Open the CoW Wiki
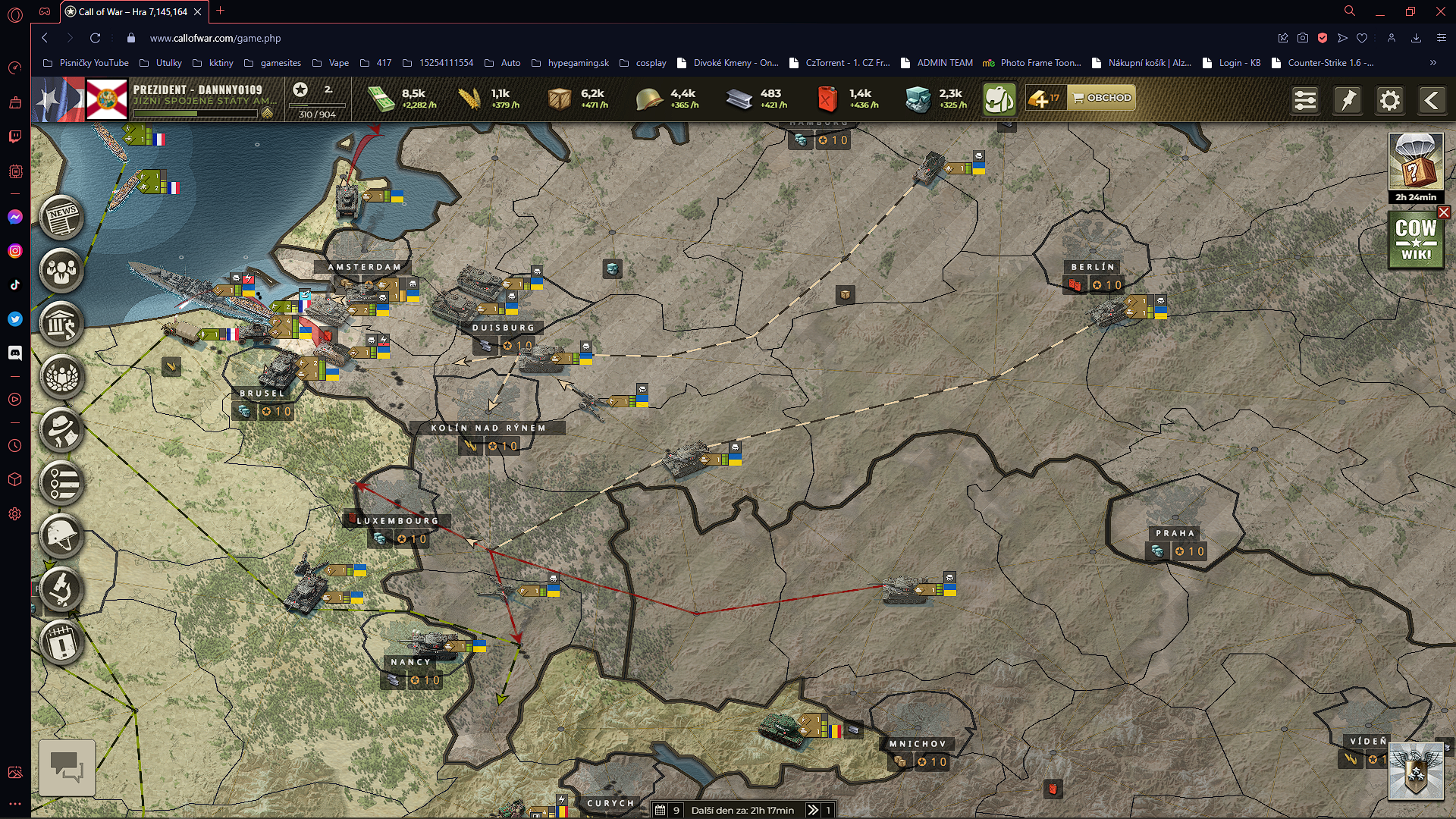The height and width of the screenshot is (819, 1456). [x=1416, y=241]
